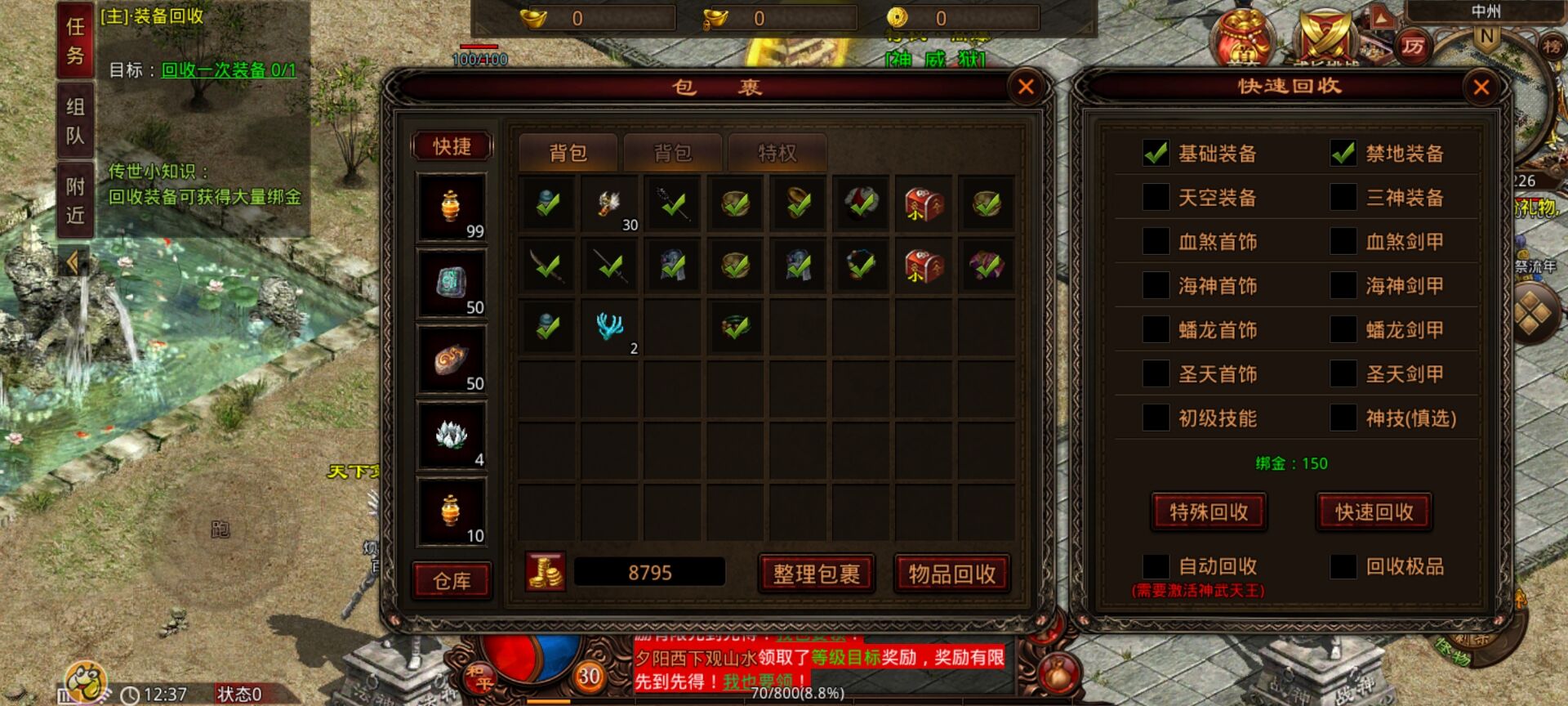Click the blue coral item with count 2
This screenshot has height=706, width=1568.
coord(609,327)
